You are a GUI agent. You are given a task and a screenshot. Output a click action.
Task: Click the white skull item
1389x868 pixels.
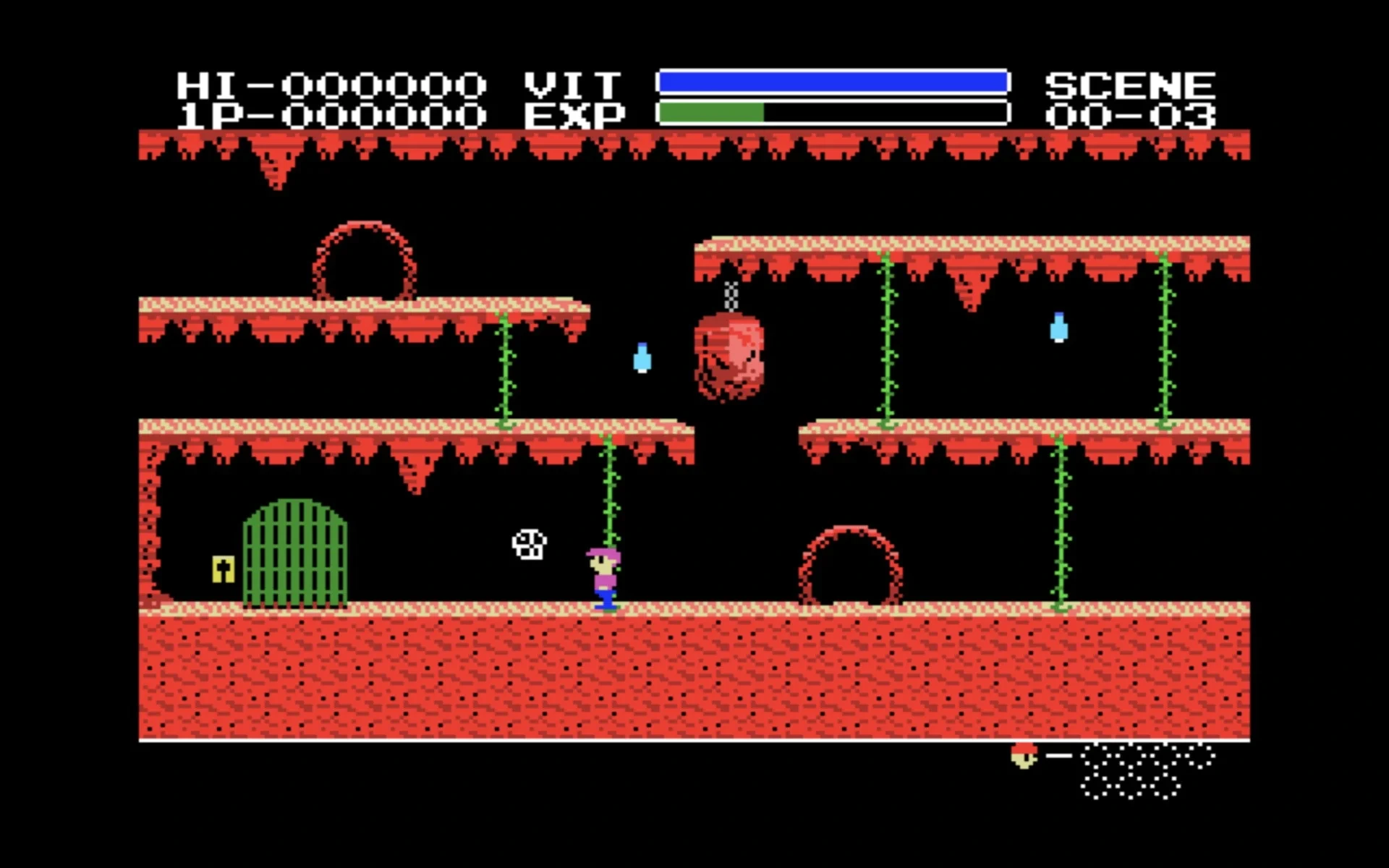(x=528, y=546)
